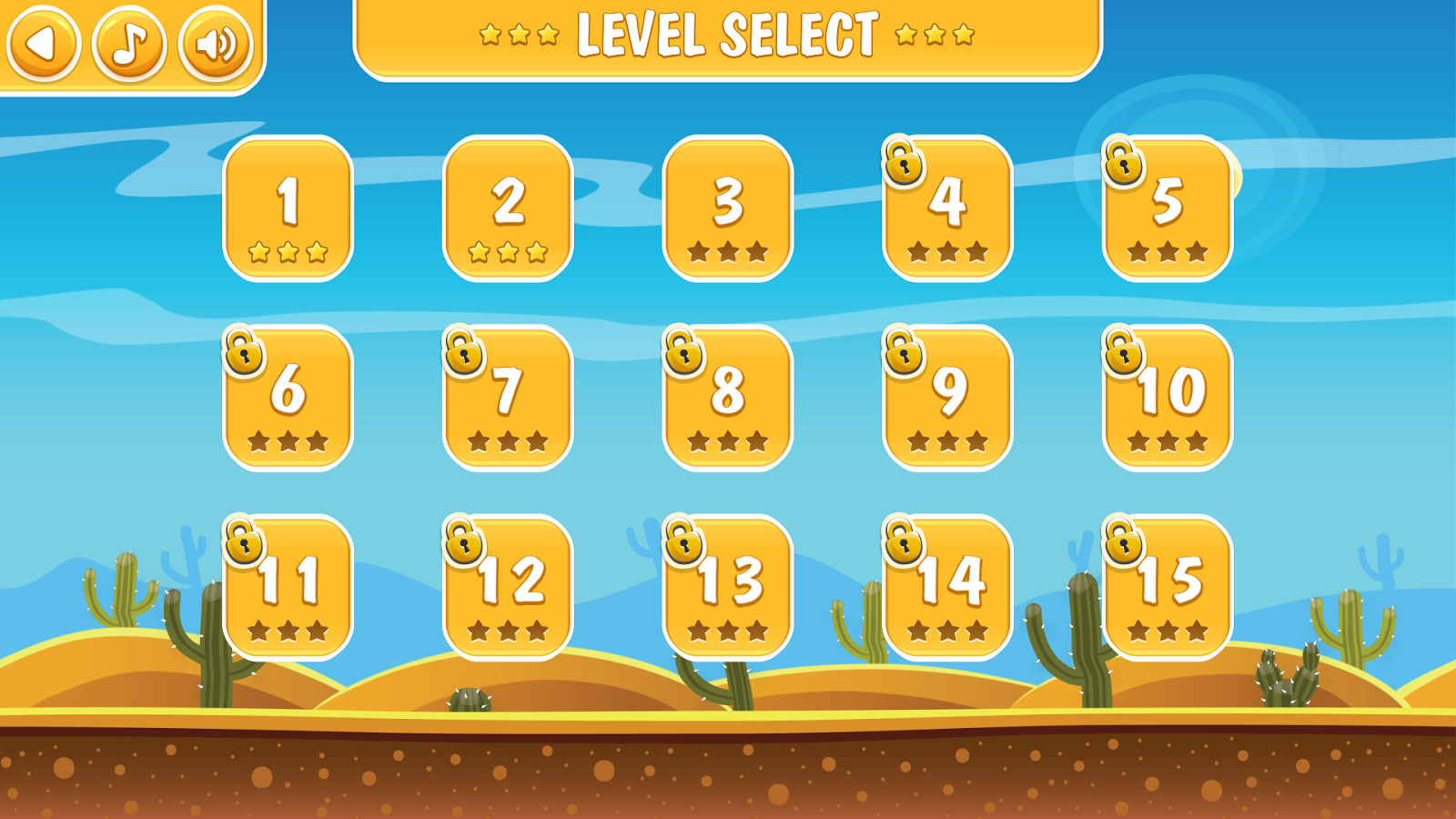This screenshot has height=819, width=1456.
Task: Click locked level 13 tile
Action: coord(728,587)
